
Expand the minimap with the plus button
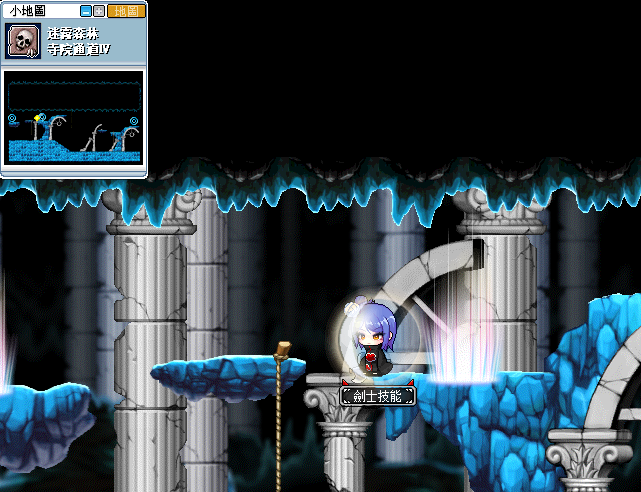pyautogui.click(x=99, y=11)
